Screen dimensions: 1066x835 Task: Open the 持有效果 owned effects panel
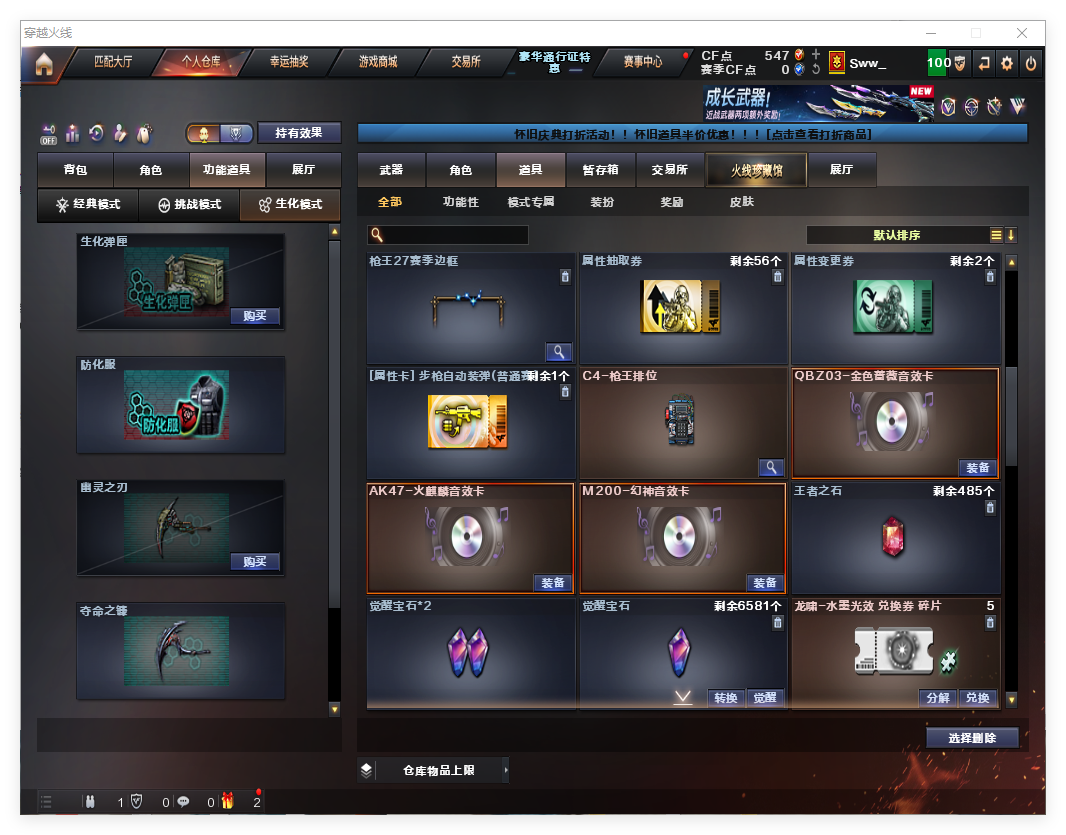coord(299,133)
